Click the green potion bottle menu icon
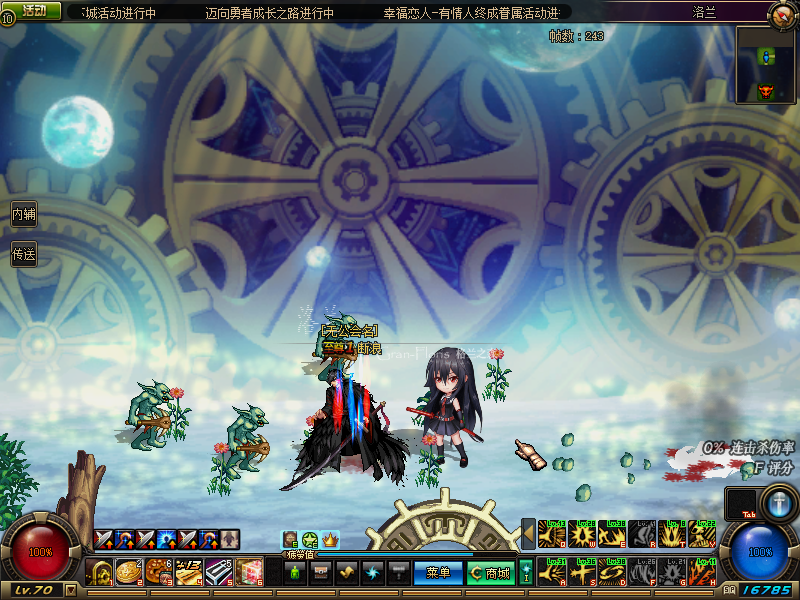800x600 pixels. [x=295, y=573]
